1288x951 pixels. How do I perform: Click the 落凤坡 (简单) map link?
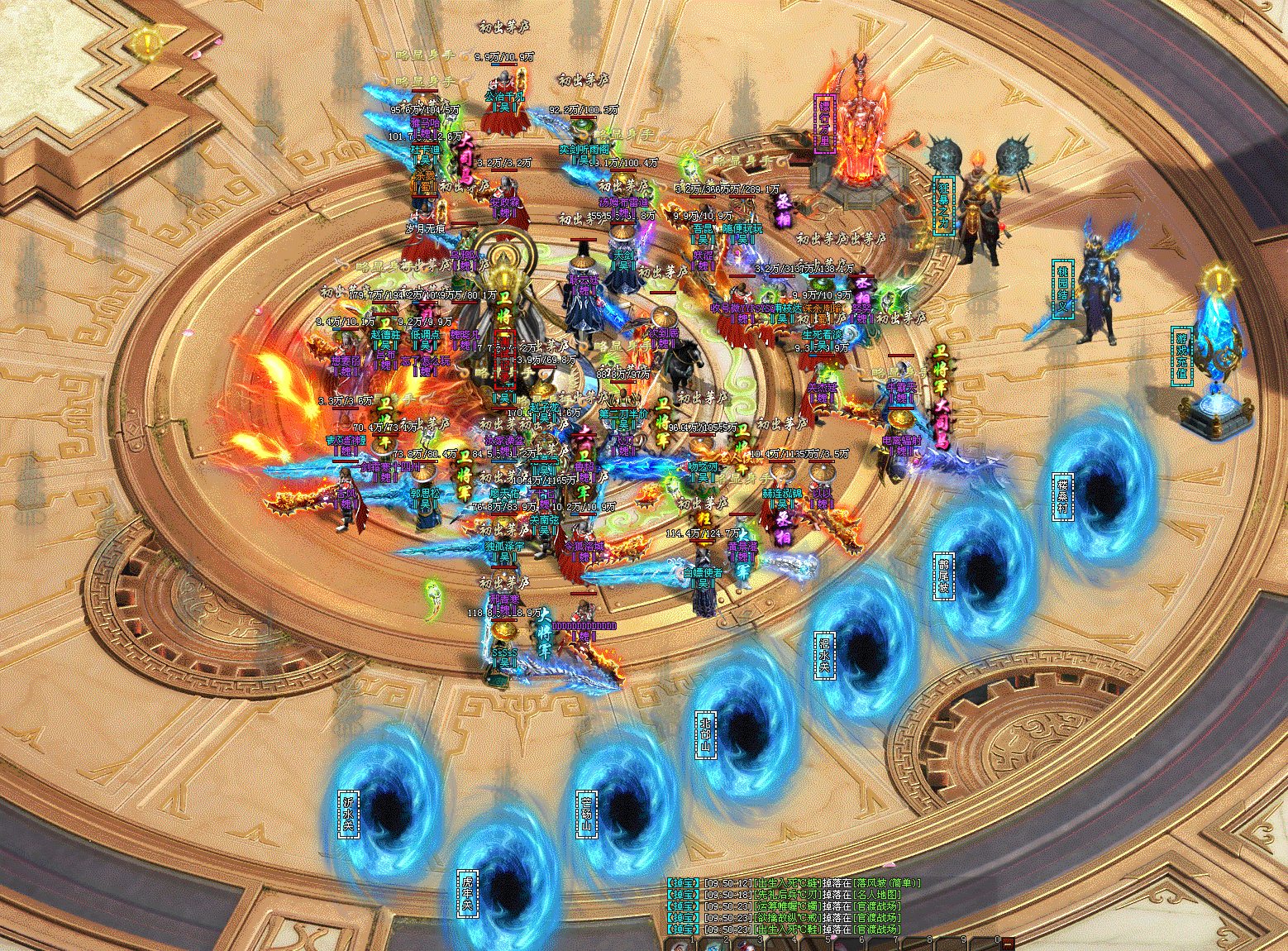coord(888,883)
